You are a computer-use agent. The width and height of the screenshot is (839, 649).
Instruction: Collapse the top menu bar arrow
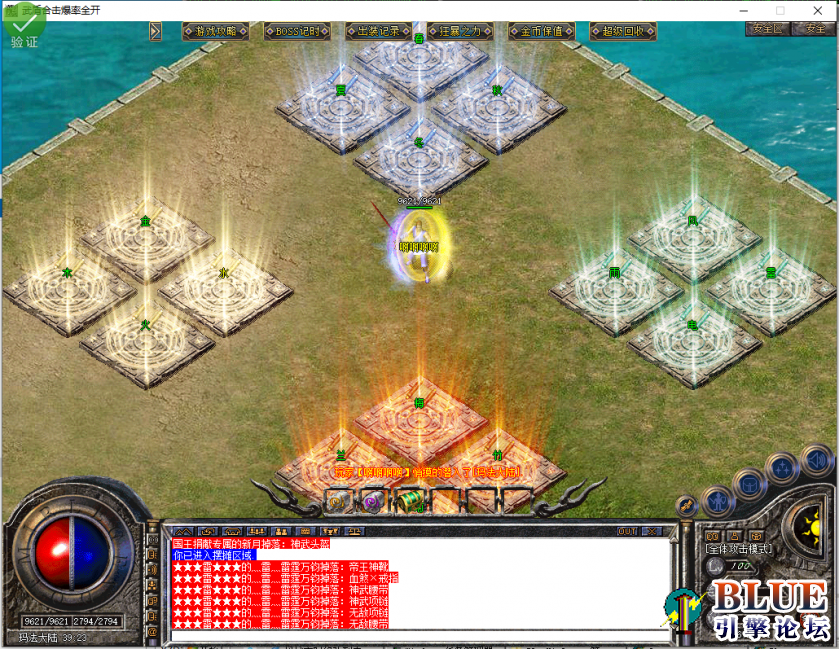(x=155, y=31)
